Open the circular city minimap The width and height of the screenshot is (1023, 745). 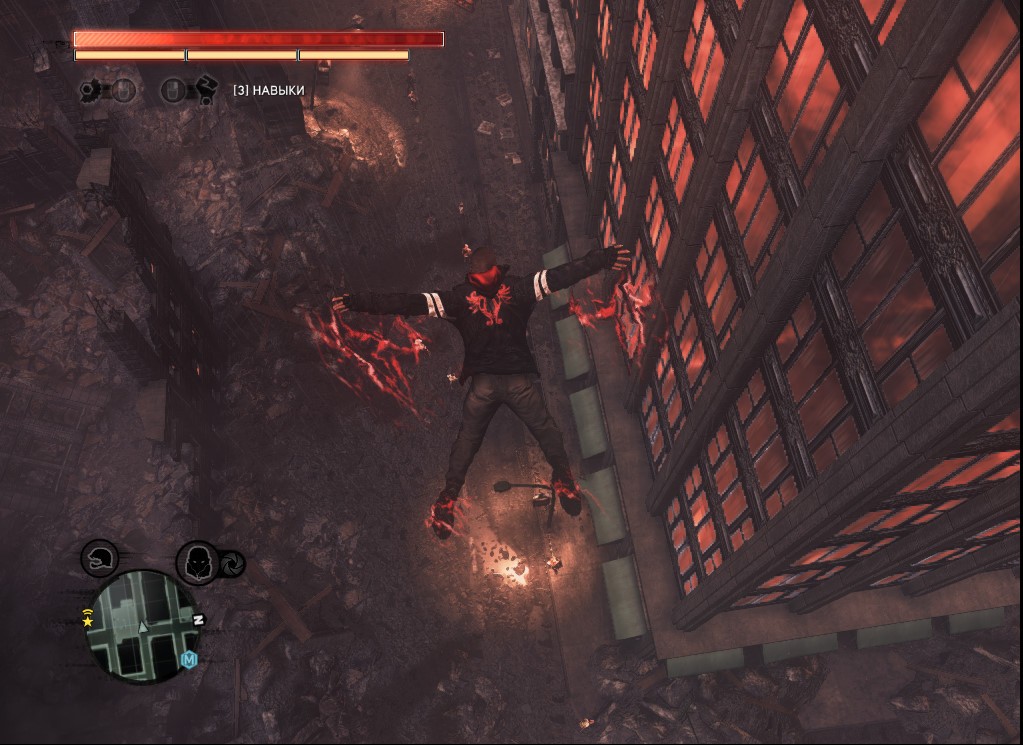click(141, 627)
